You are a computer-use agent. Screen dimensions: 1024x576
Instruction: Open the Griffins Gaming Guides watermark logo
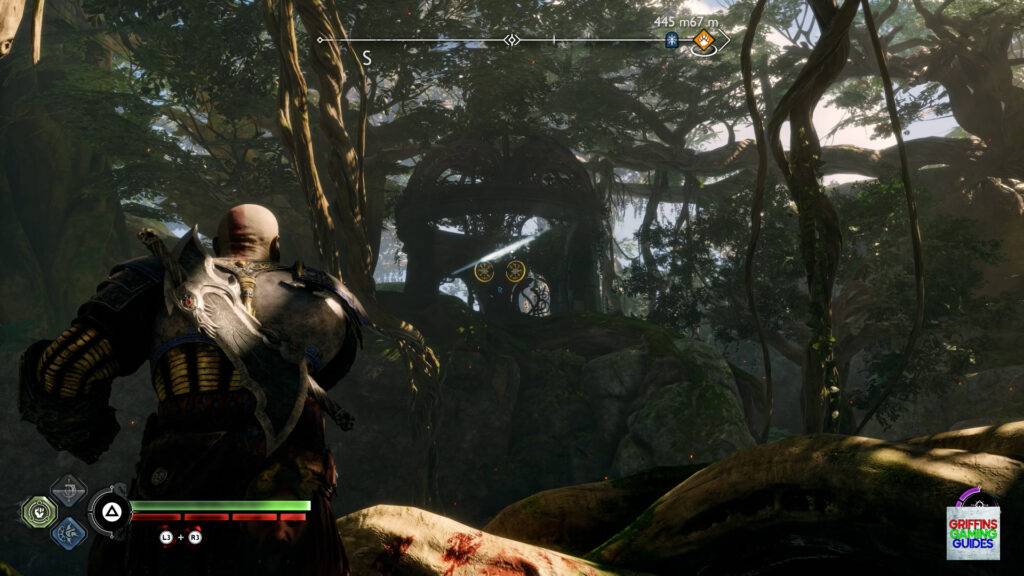973,523
